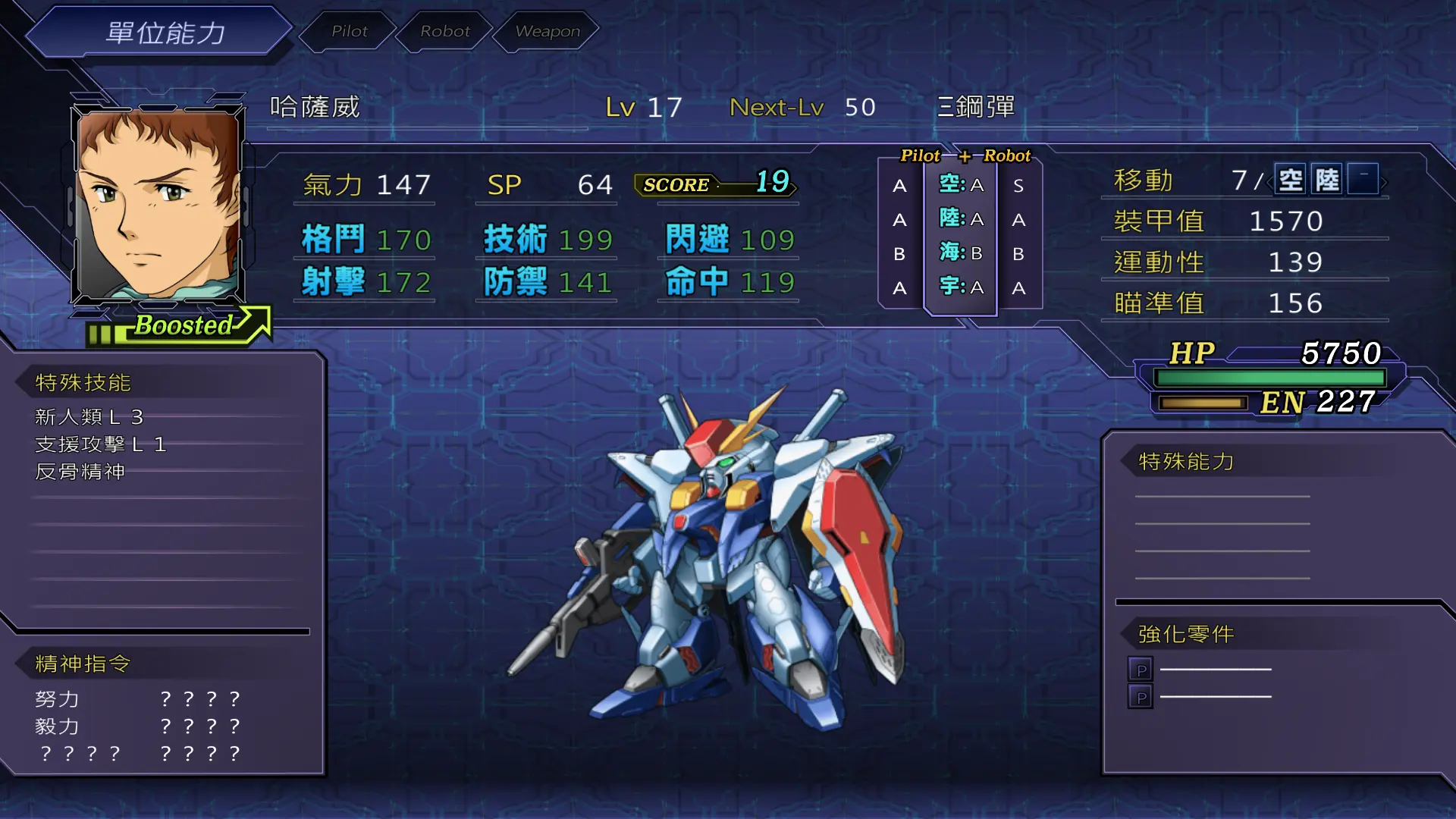
Task: Pick the 努力 spirit command
Action: click(58, 698)
